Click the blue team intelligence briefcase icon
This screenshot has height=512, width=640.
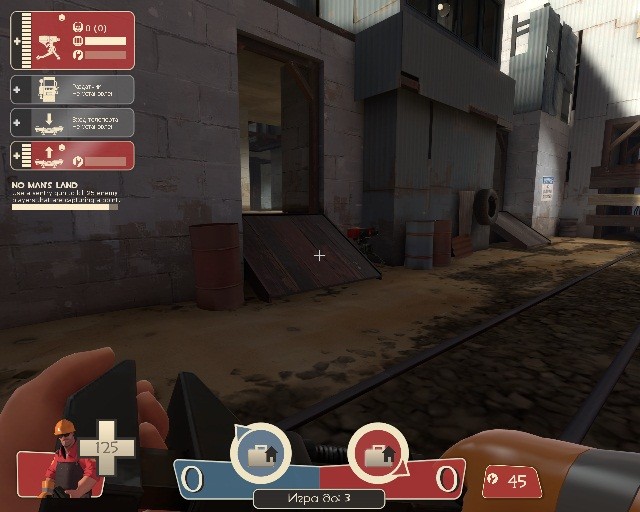pos(260,454)
